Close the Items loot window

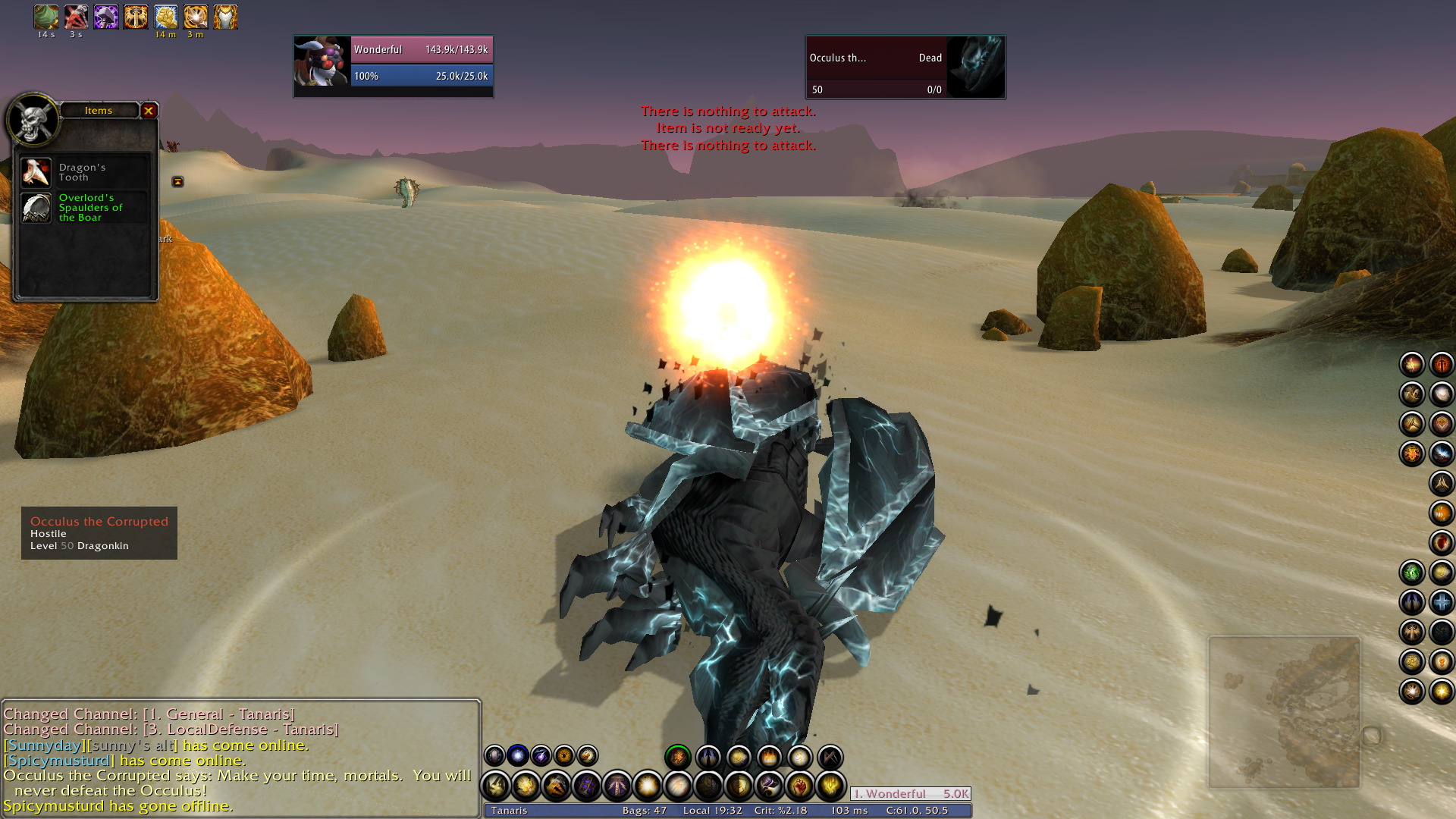point(149,111)
